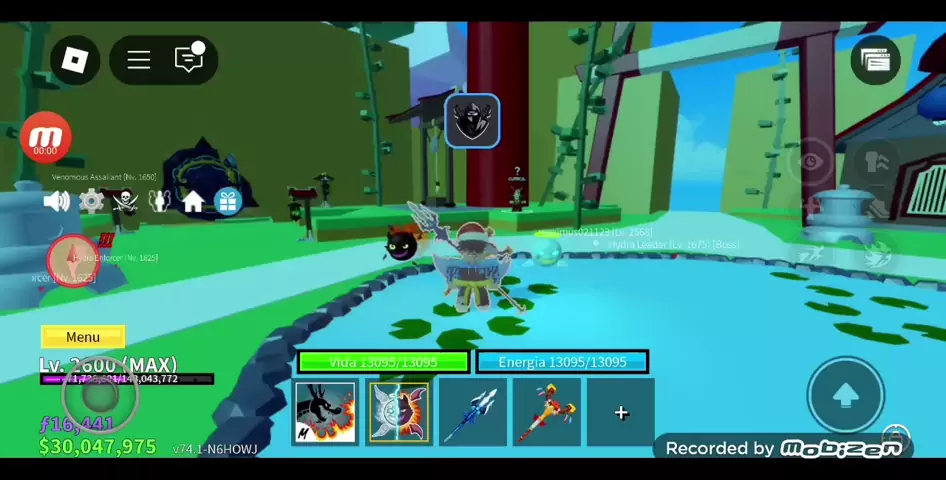Open the Roblox chat window
Screen dimensions: 946x480
pos(189,60)
